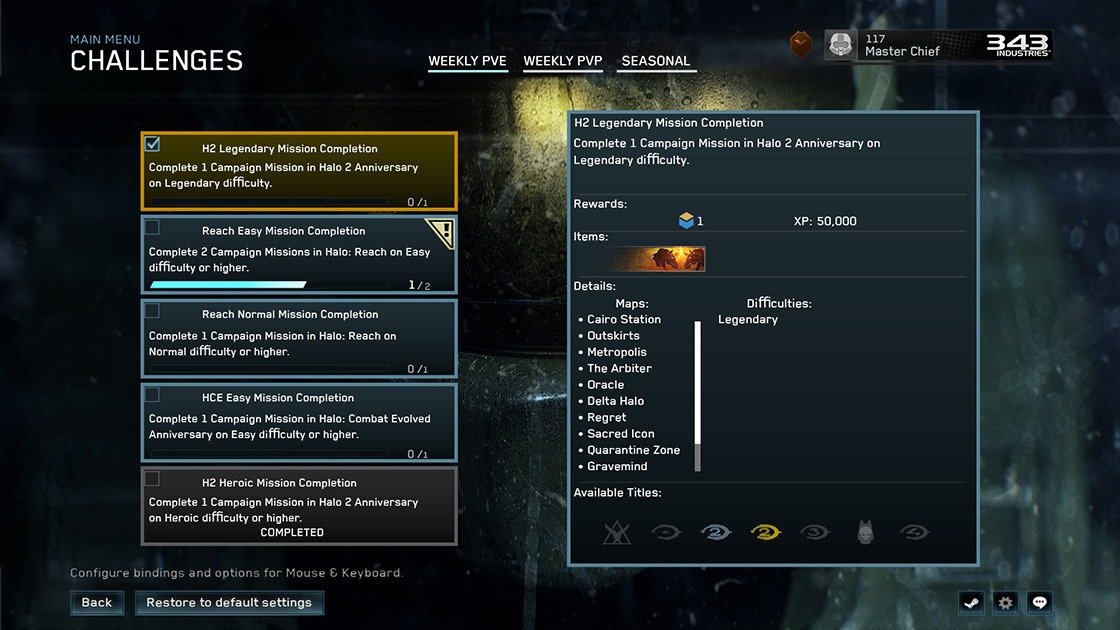Open the chat bubble icon
The image size is (1120, 630).
1040,603
